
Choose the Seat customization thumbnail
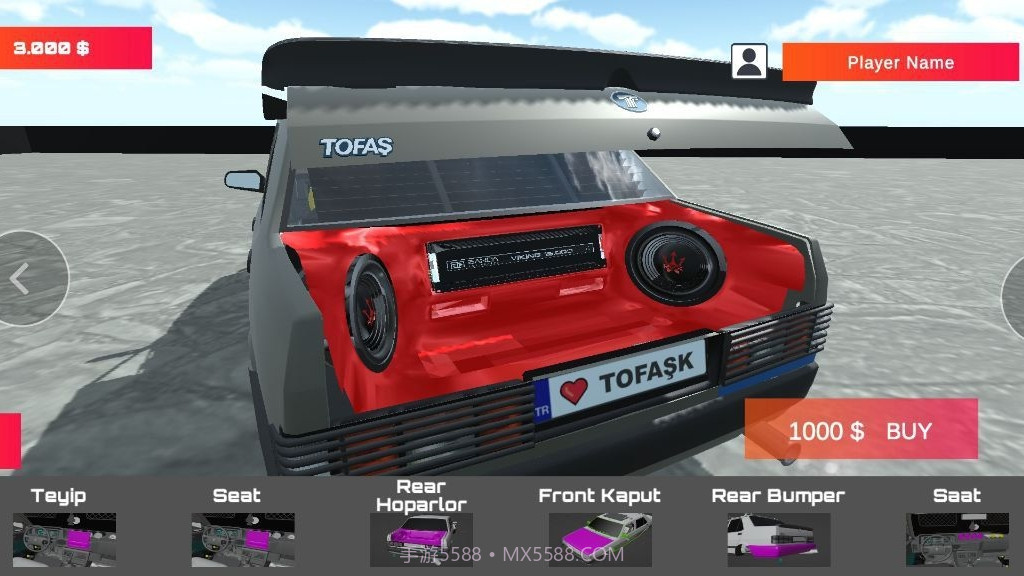click(243, 538)
